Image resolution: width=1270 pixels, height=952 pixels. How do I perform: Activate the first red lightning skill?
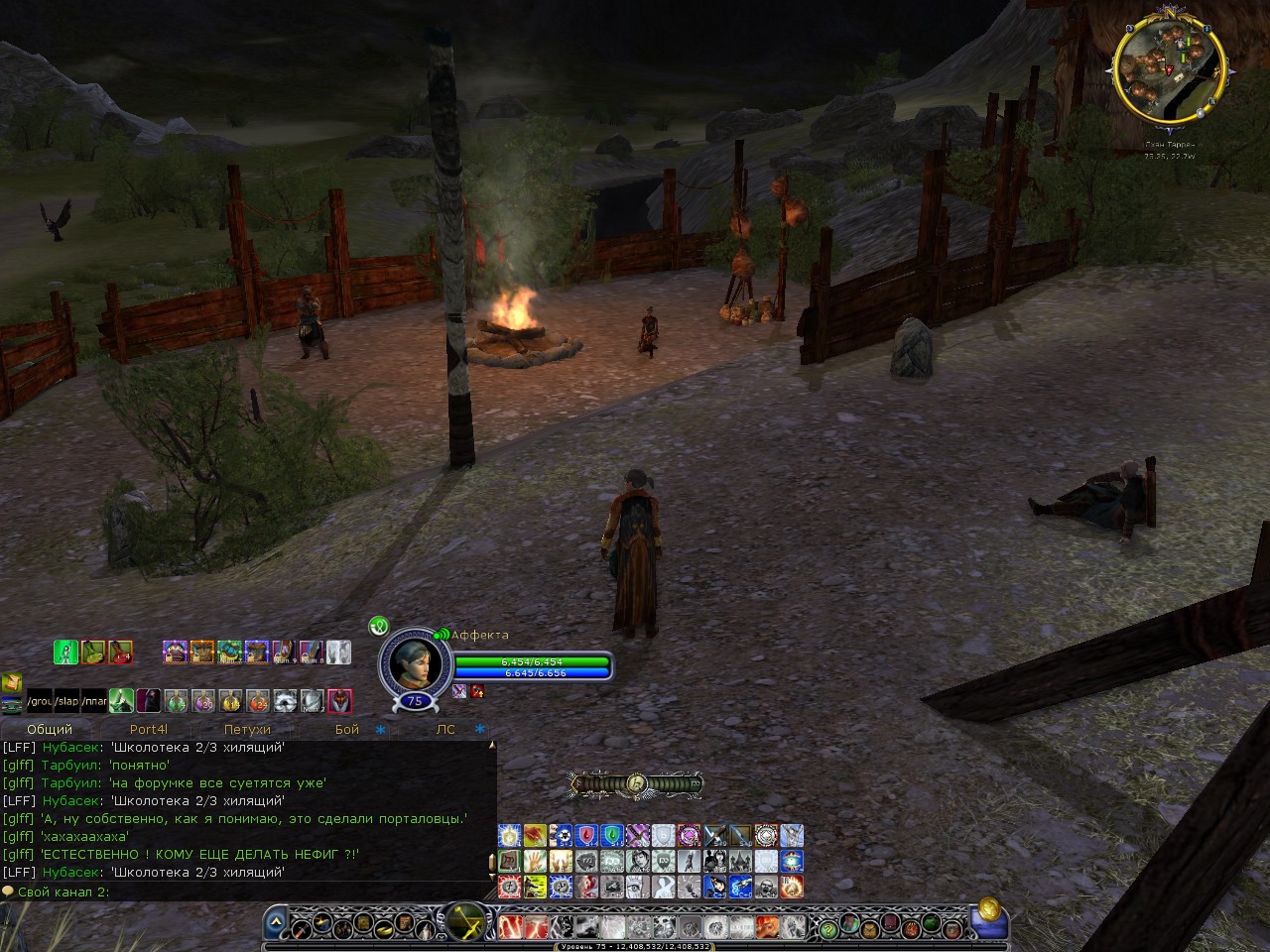(x=512, y=927)
